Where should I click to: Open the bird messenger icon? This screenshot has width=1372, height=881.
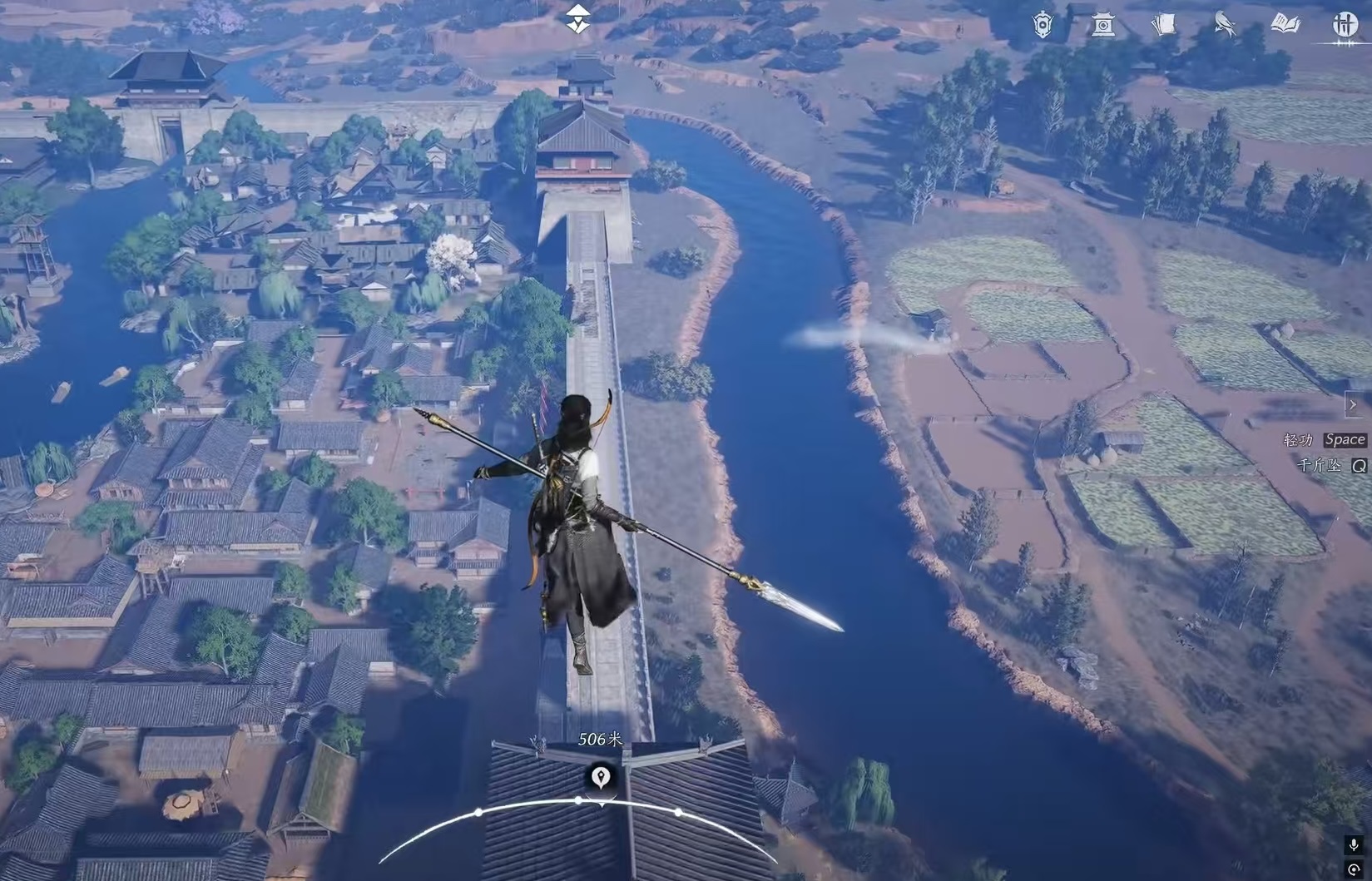coord(1225,25)
